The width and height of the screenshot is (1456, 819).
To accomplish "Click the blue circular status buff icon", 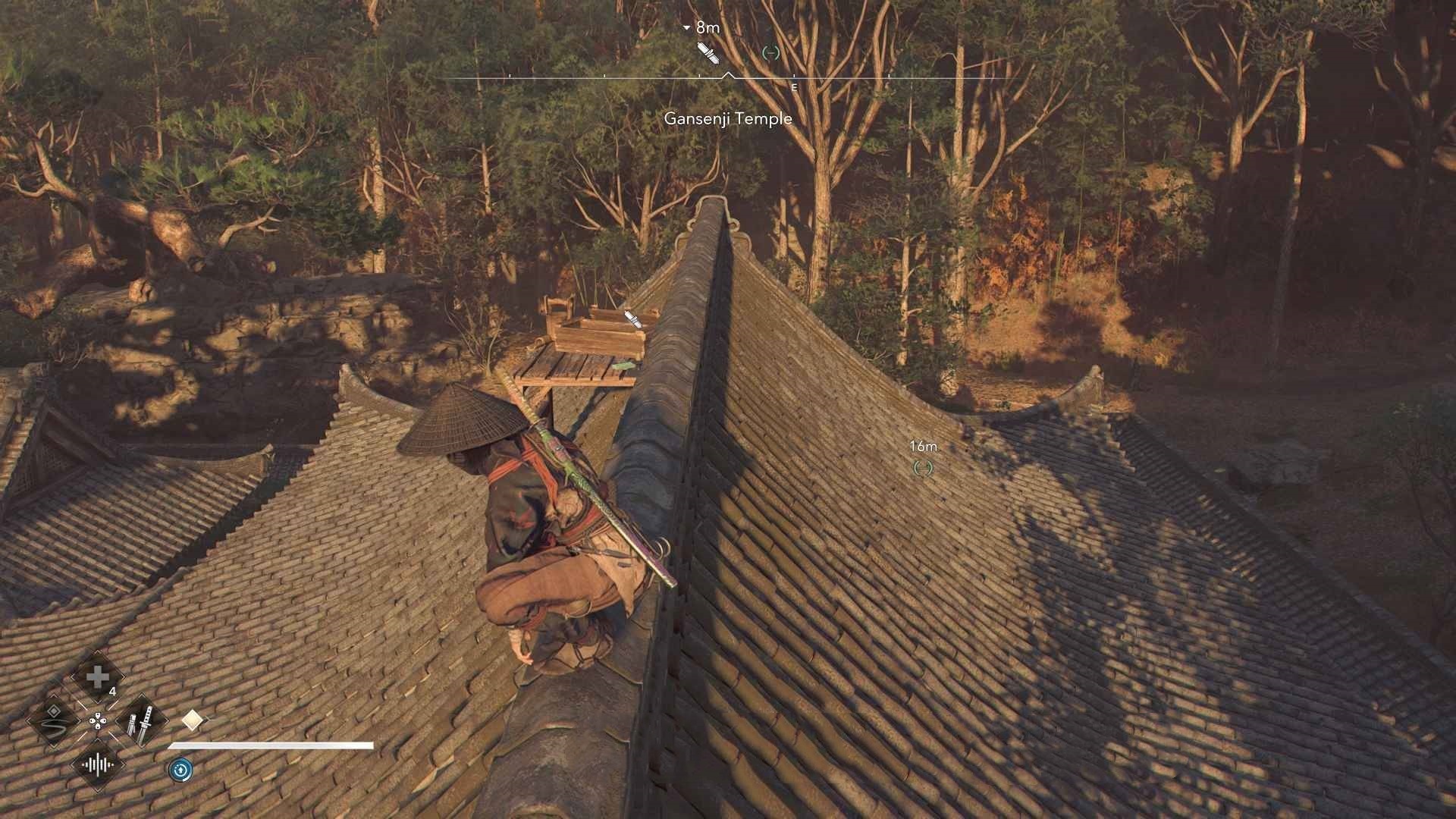I will 180,770.
